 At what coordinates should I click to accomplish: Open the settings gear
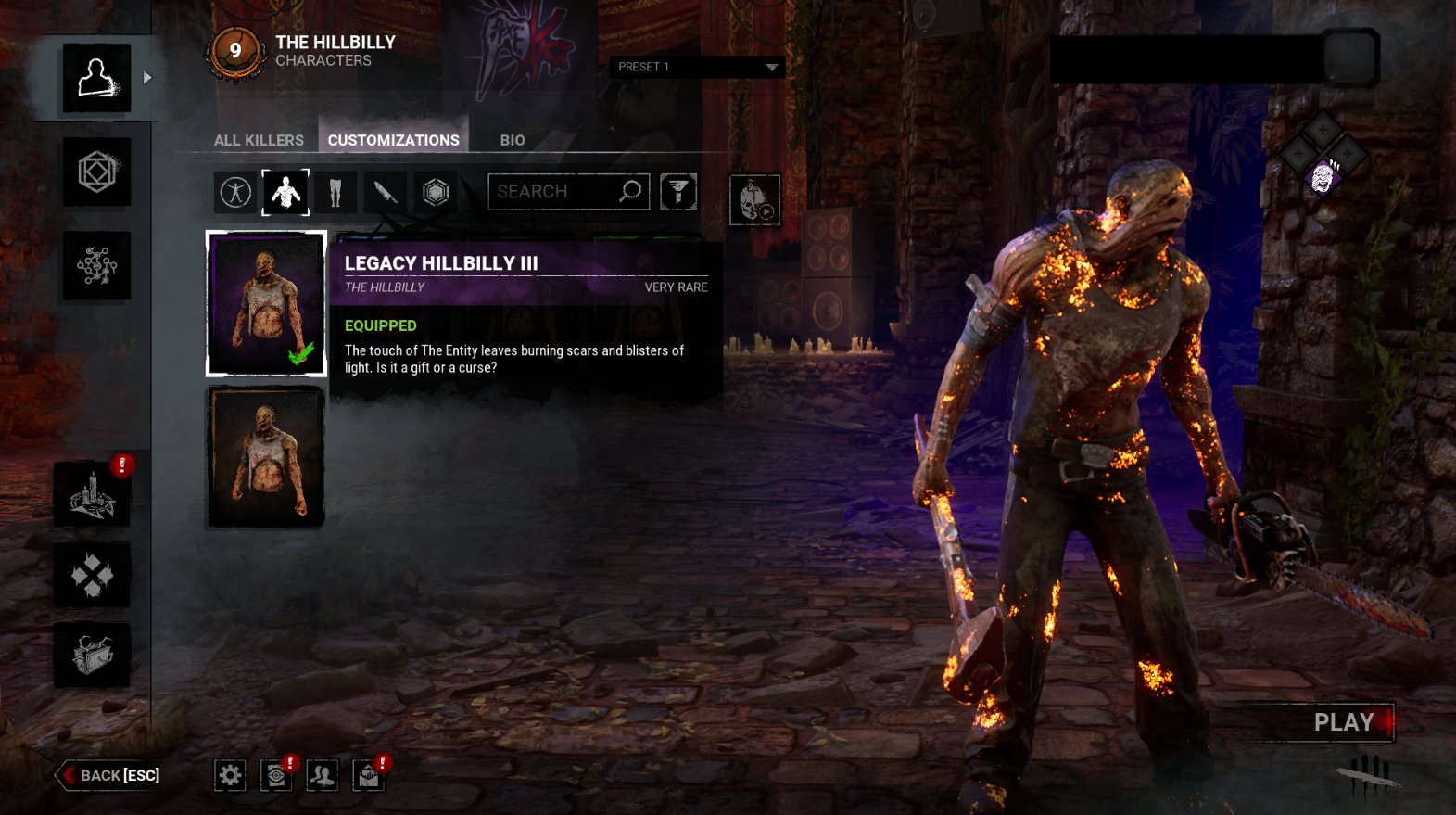(230, 775)
